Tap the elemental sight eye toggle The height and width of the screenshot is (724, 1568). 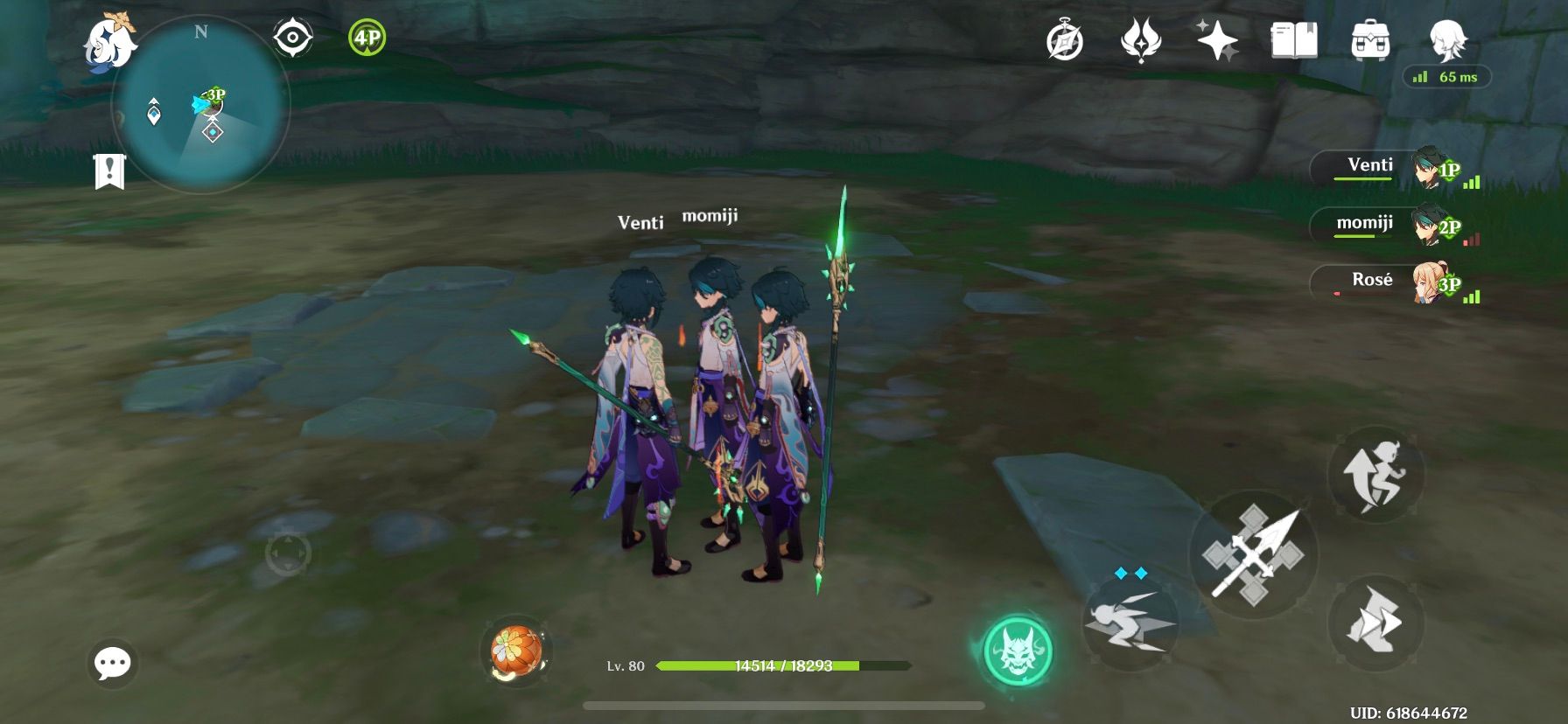pyautogui.click(x=292, y=38)
